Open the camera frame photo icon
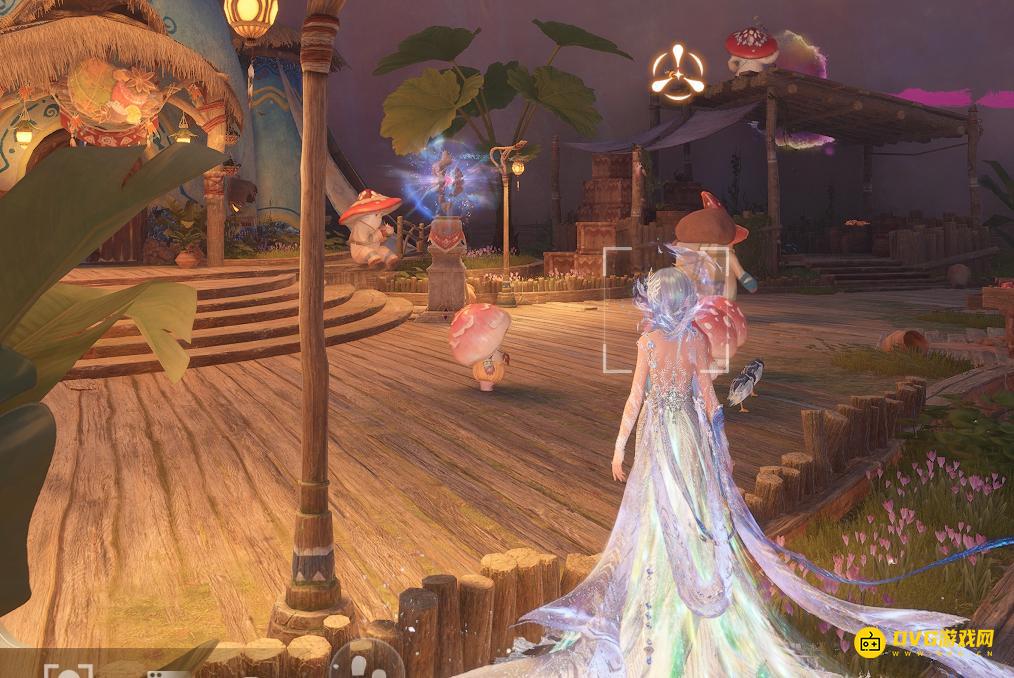Image resolution: width=1014 pixels, height=678 pixels. [x=68, y=671]
